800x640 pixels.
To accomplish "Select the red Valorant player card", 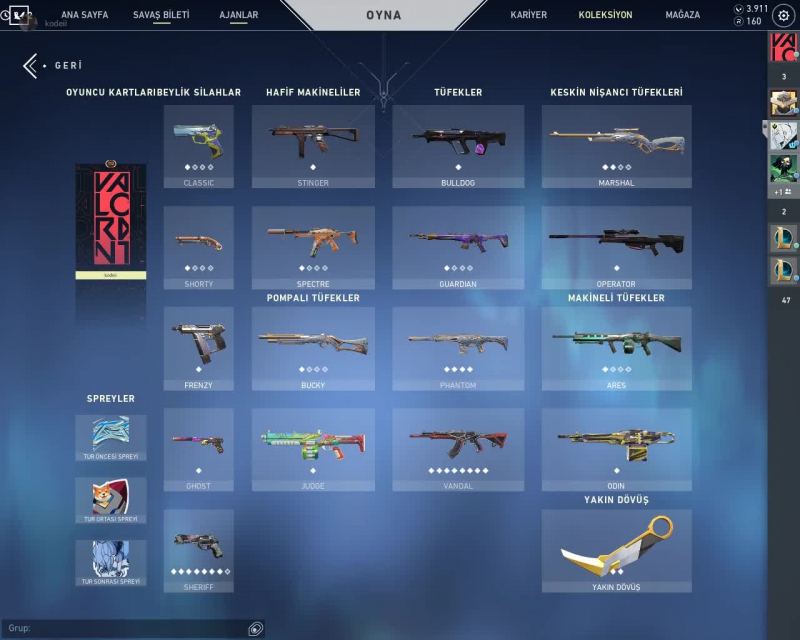I will point(111,222).
